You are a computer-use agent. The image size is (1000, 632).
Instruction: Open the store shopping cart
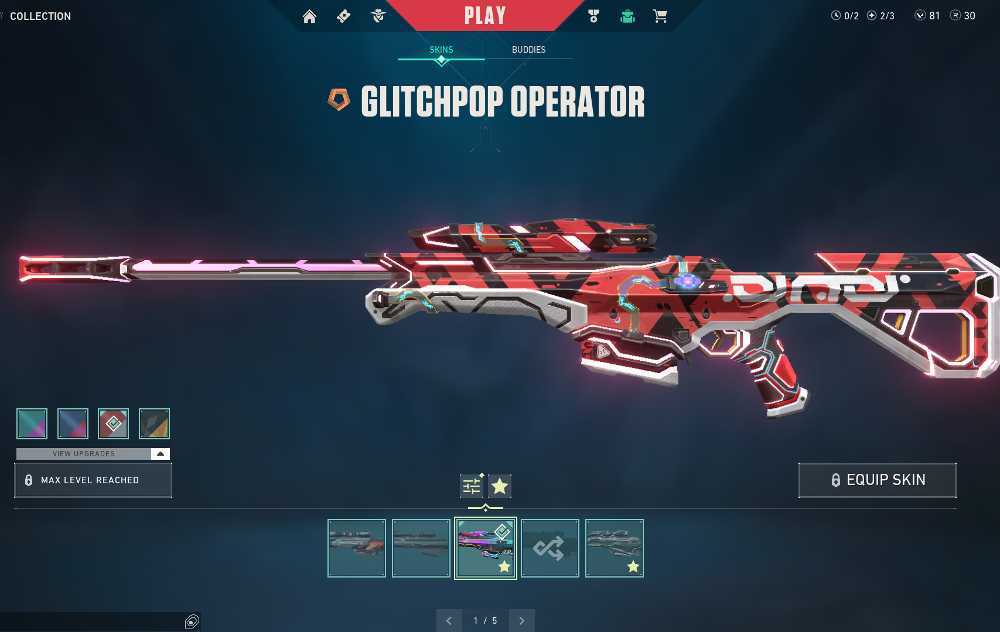click(660, 16)
